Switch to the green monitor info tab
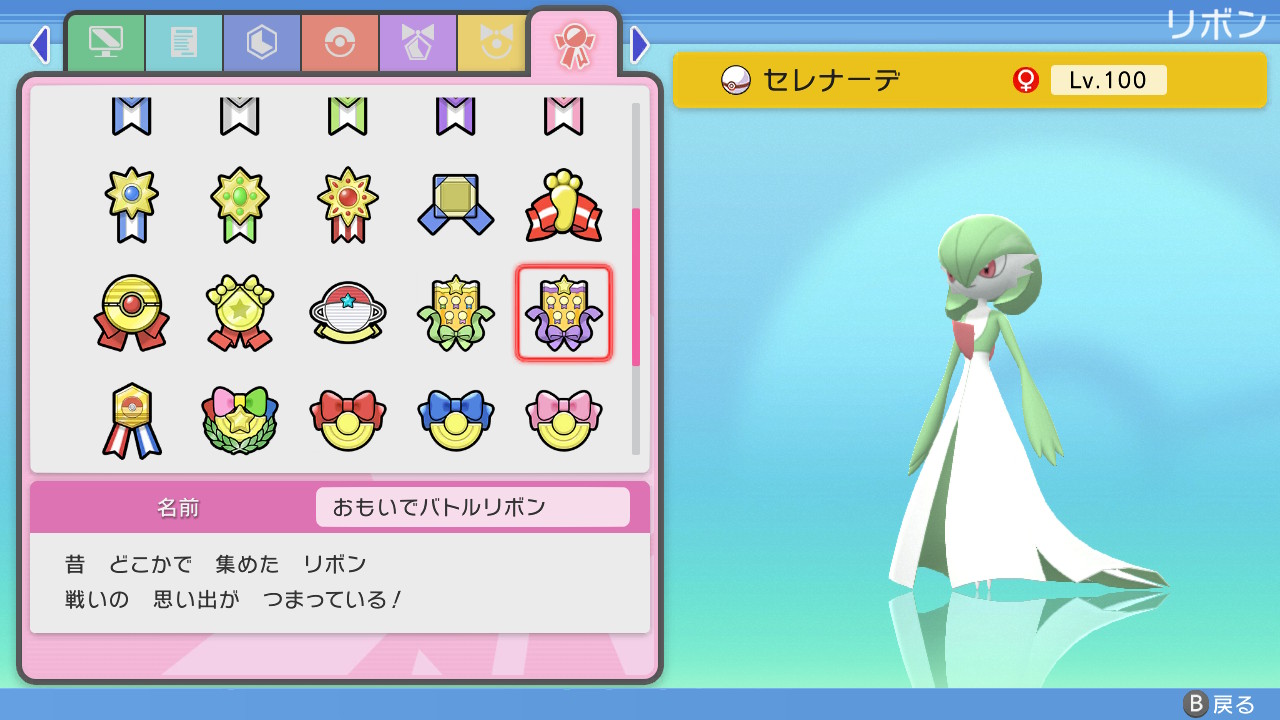This screenshot has width=1280, height=720. [x=106, y=43]
